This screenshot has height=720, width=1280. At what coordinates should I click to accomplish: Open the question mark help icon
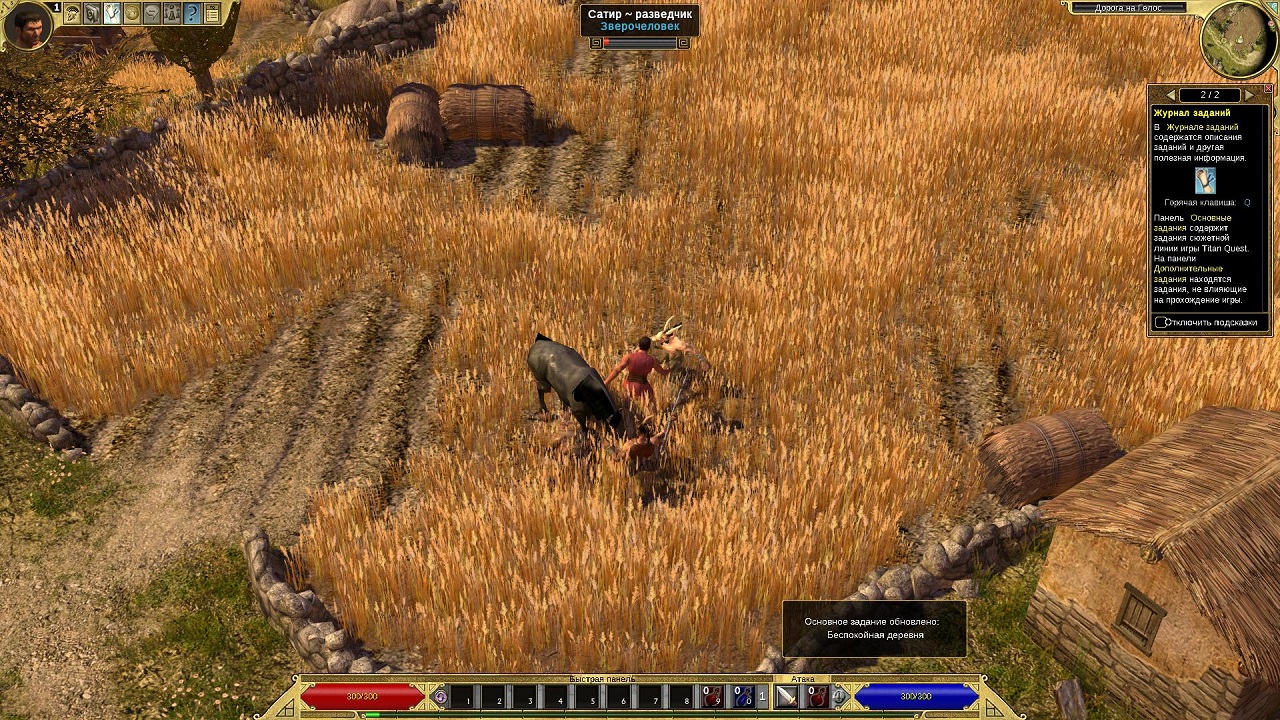(x=193, y=14)
